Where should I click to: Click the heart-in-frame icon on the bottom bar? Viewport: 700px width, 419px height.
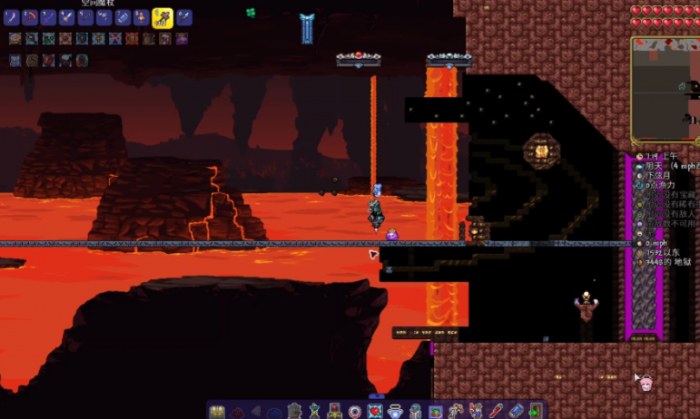pos(375,411)
